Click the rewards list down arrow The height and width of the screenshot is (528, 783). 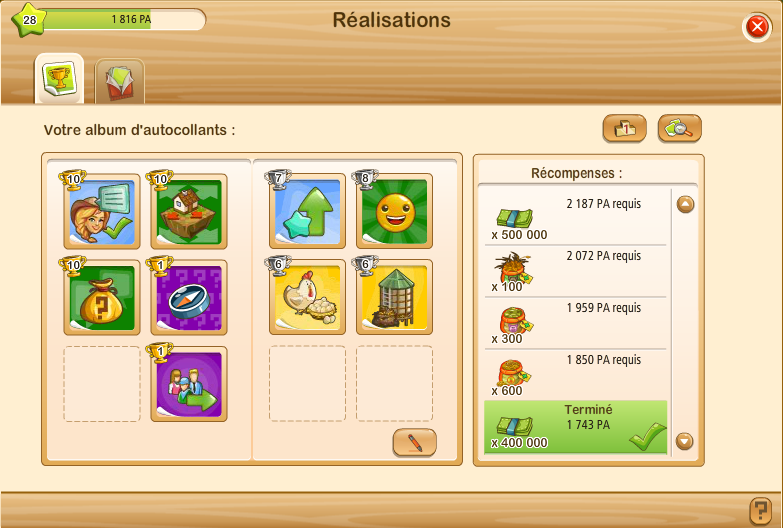click(685, 440)
